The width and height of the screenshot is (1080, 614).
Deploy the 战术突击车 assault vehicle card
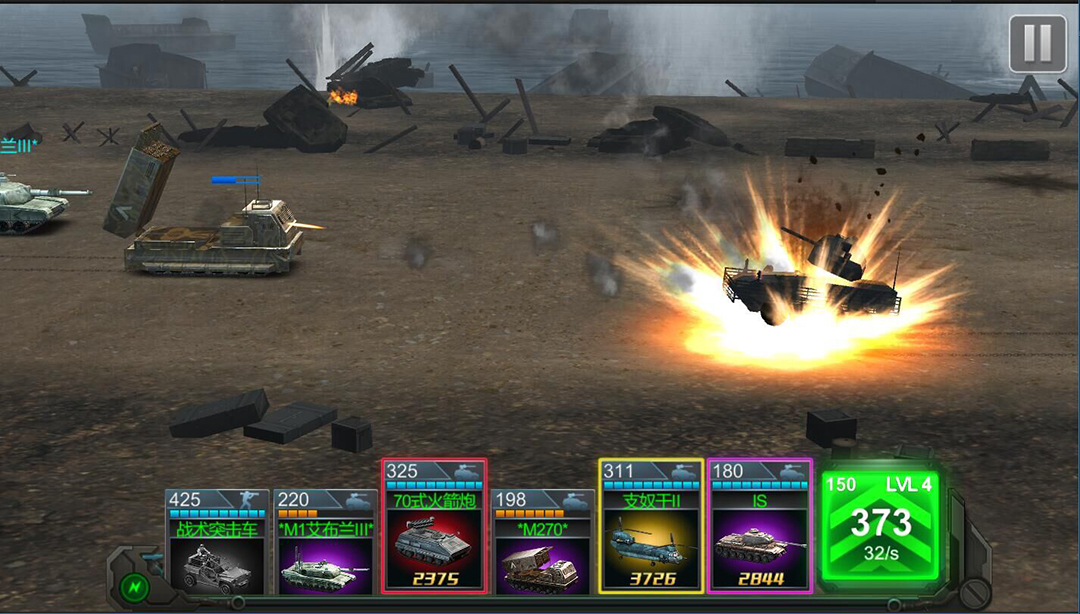(x=217, y=543)
